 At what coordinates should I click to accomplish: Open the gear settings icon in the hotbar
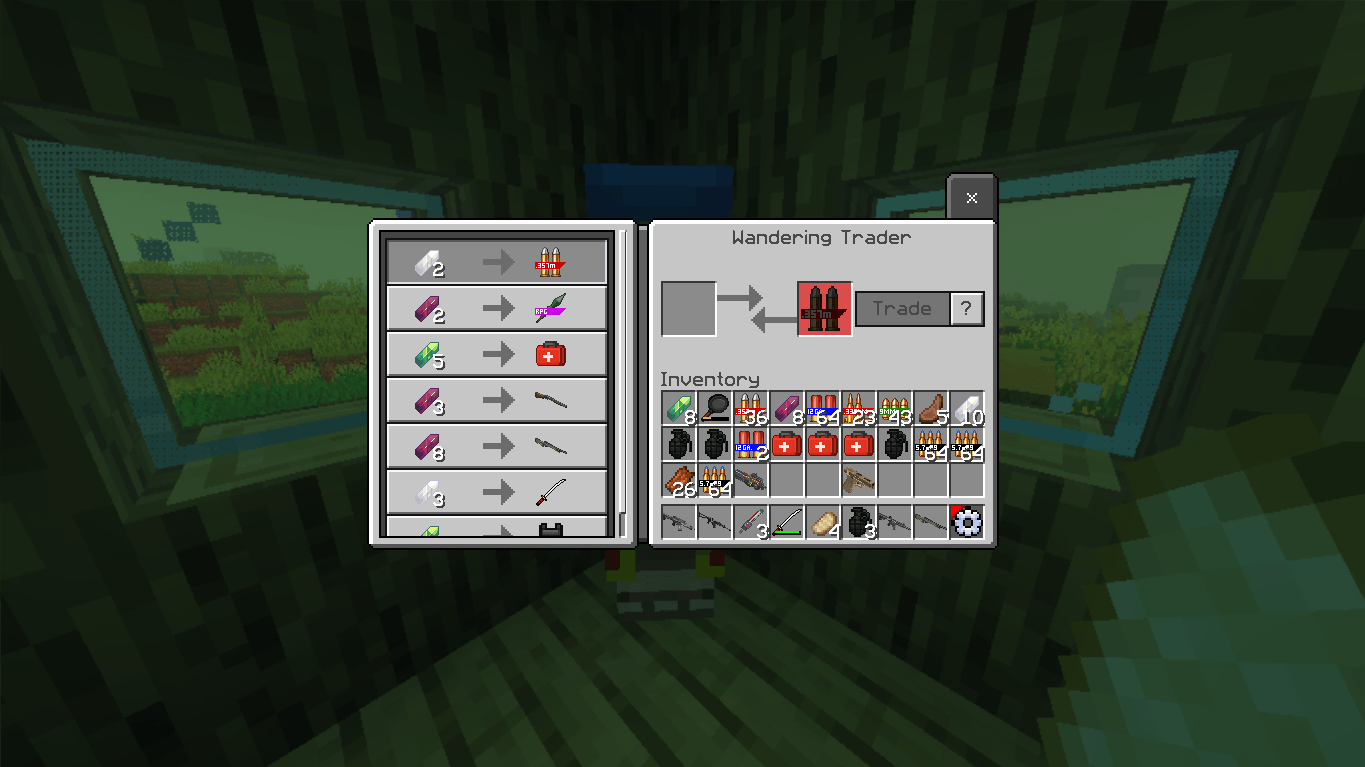pos(966,522)
